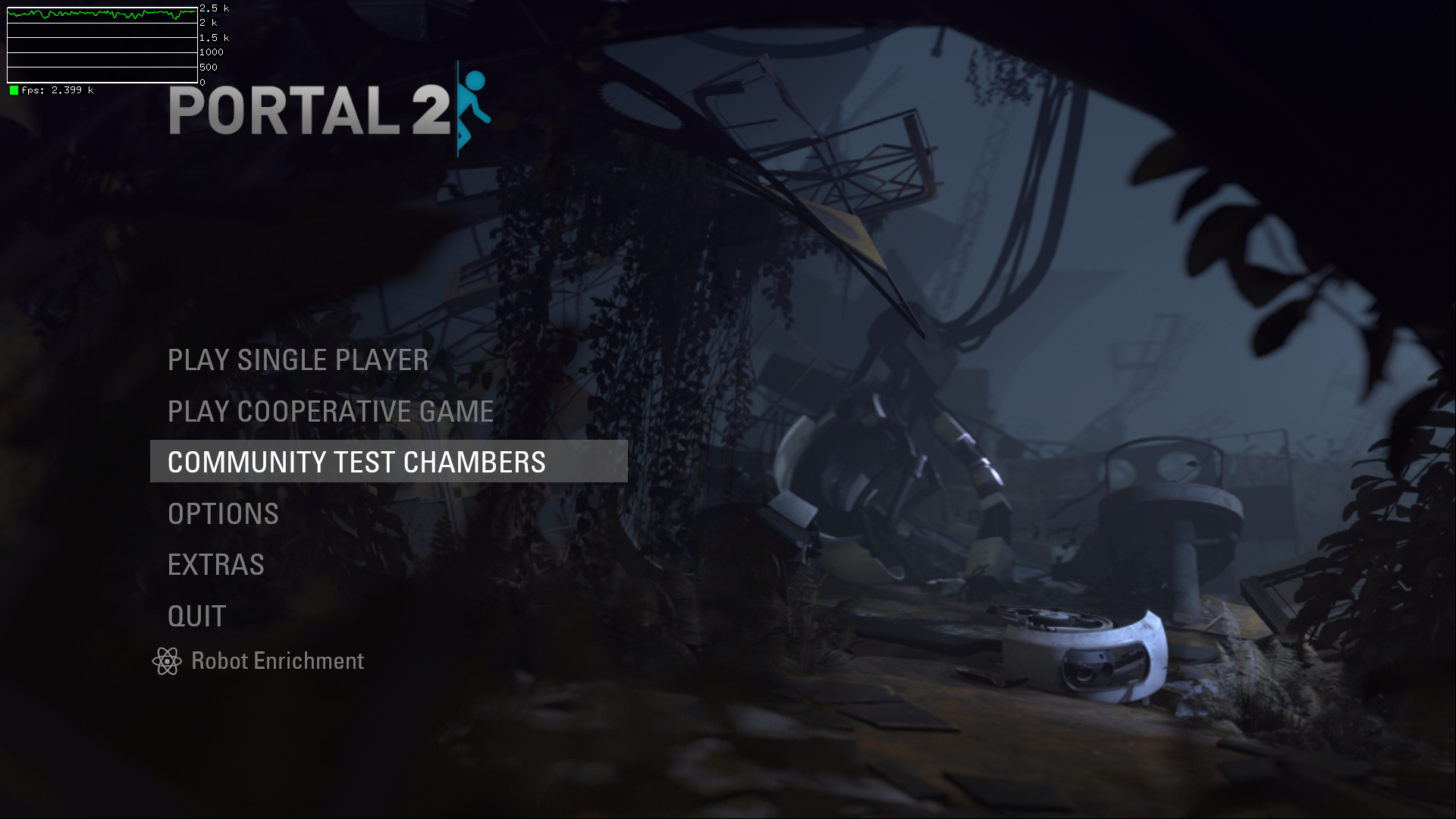
Task: Click the green fps legend square
Action: 14,89
